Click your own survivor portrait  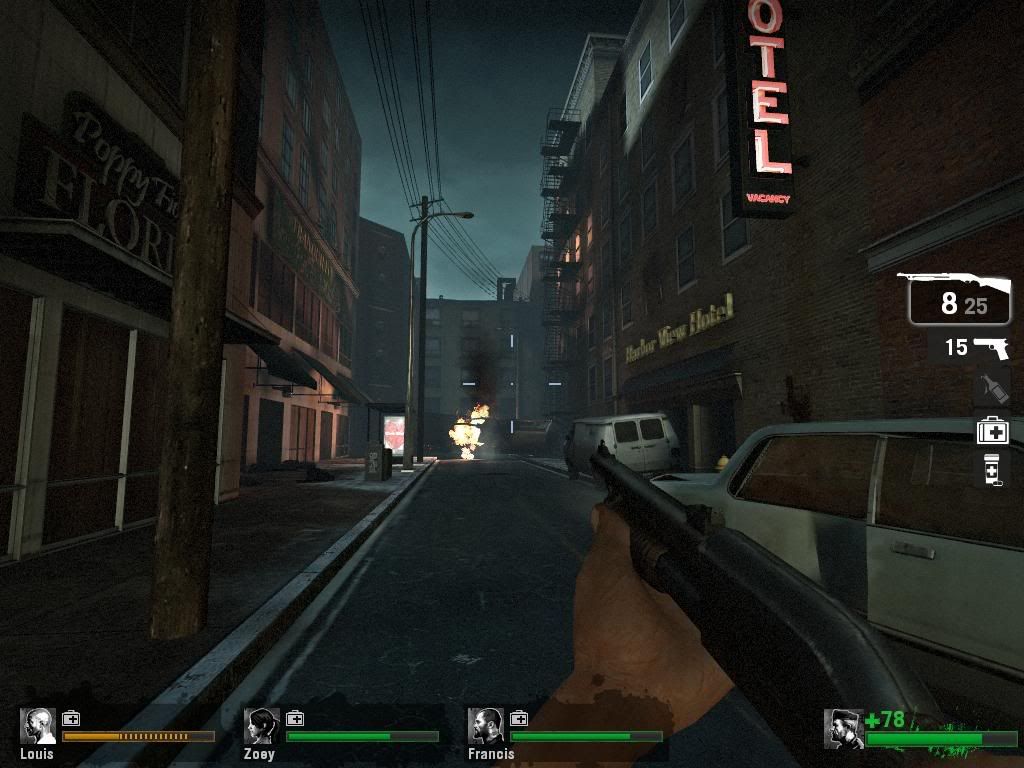tap(843, 729)
